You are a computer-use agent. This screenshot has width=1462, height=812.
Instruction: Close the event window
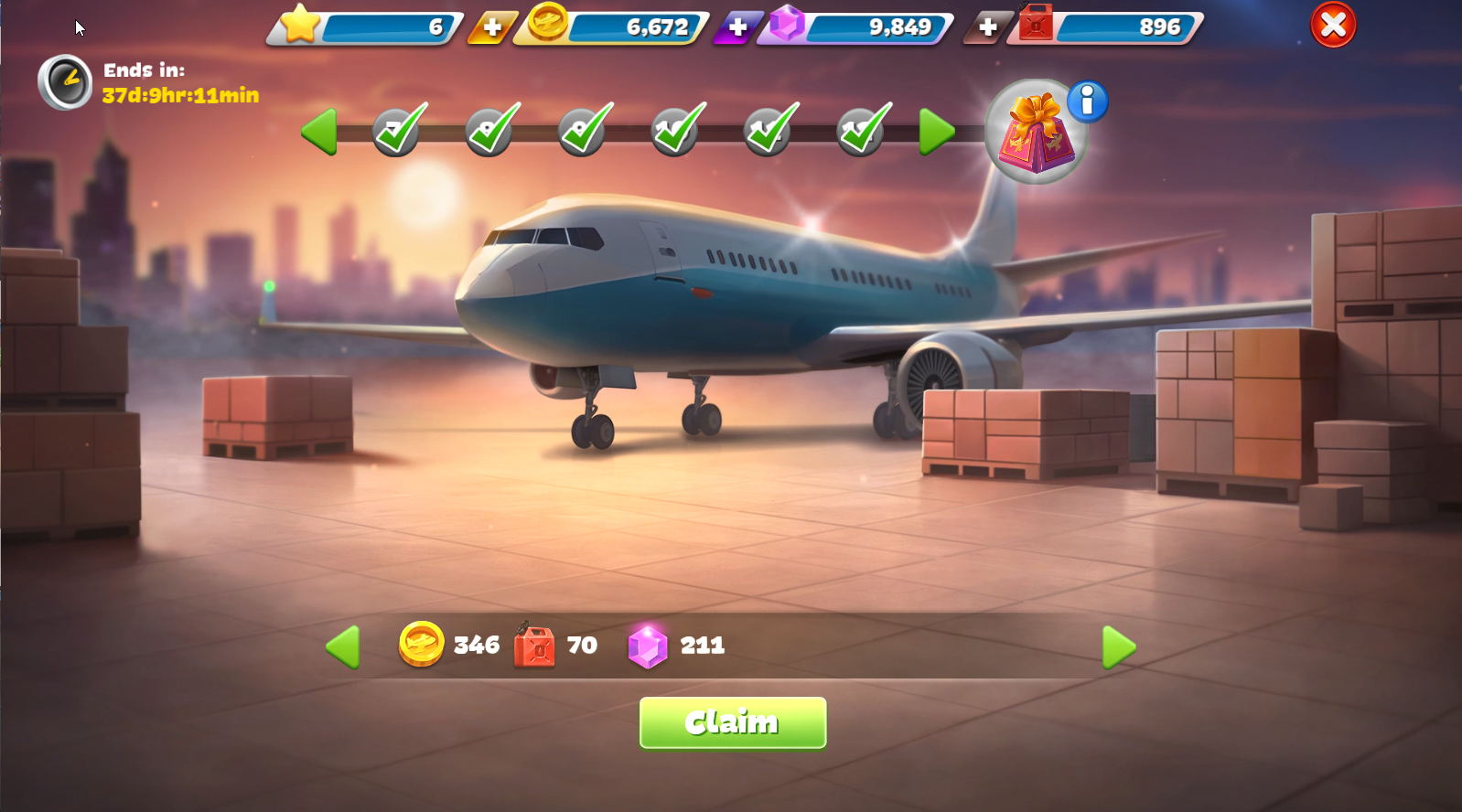[x=1332, y=25]
